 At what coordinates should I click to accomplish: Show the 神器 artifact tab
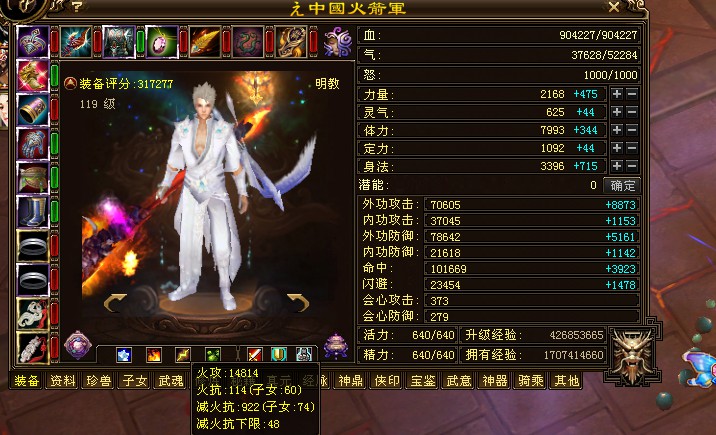(x=495, y=381)
